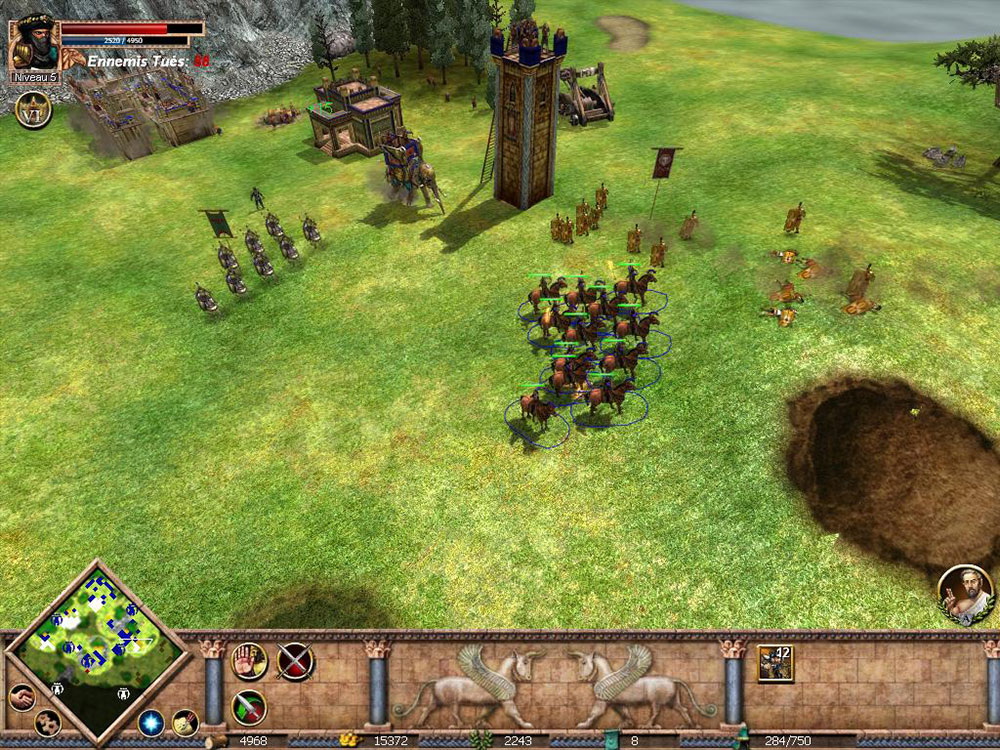
Task: Click the horn signal button near minimap
Action: tap(185, 721)
